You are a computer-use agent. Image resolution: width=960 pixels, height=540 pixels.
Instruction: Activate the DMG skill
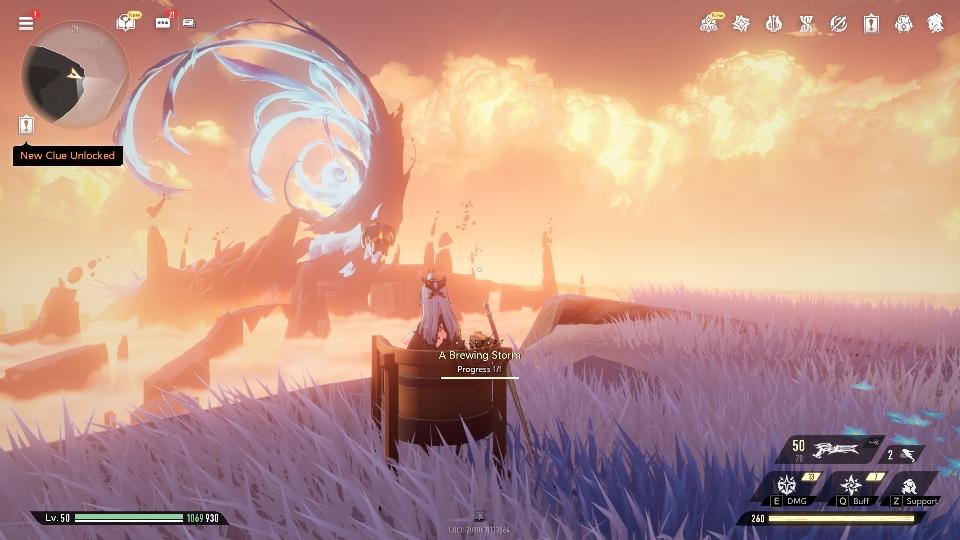788,485
